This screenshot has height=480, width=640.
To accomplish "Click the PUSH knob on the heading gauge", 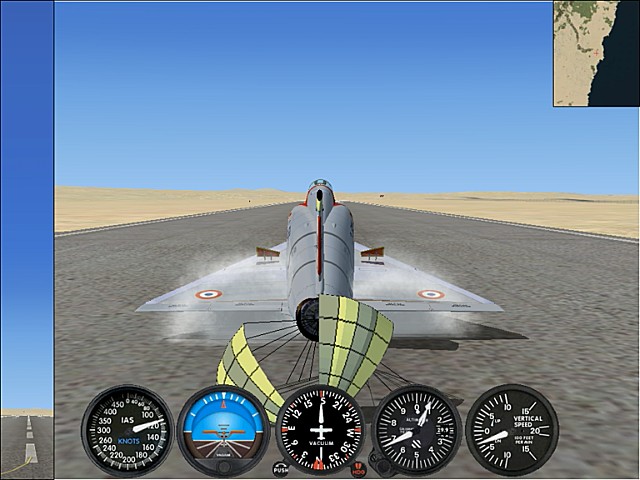I will point(280,468).
